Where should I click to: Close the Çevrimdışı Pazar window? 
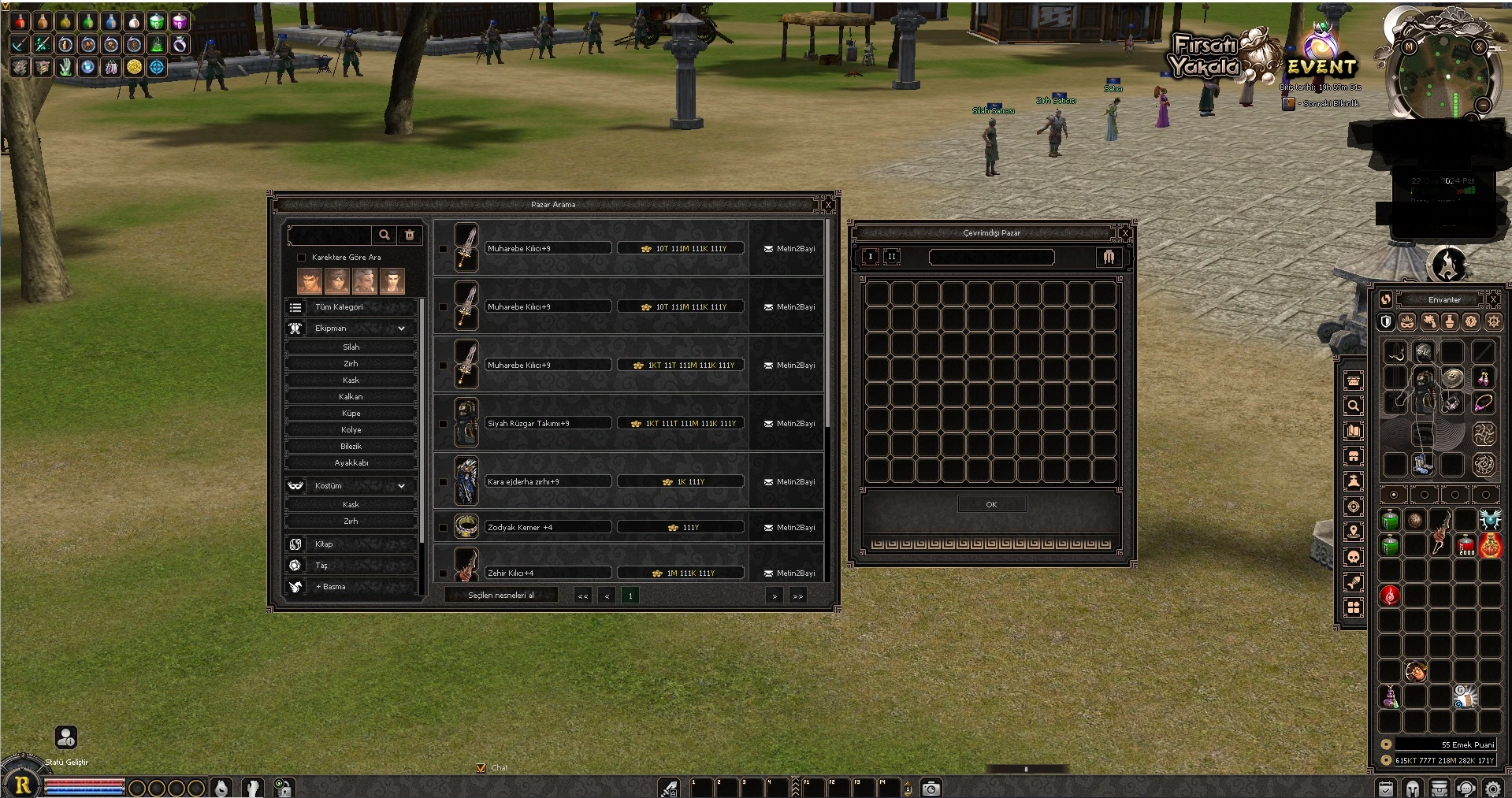pyautogui.click(x=1125, y=233)
